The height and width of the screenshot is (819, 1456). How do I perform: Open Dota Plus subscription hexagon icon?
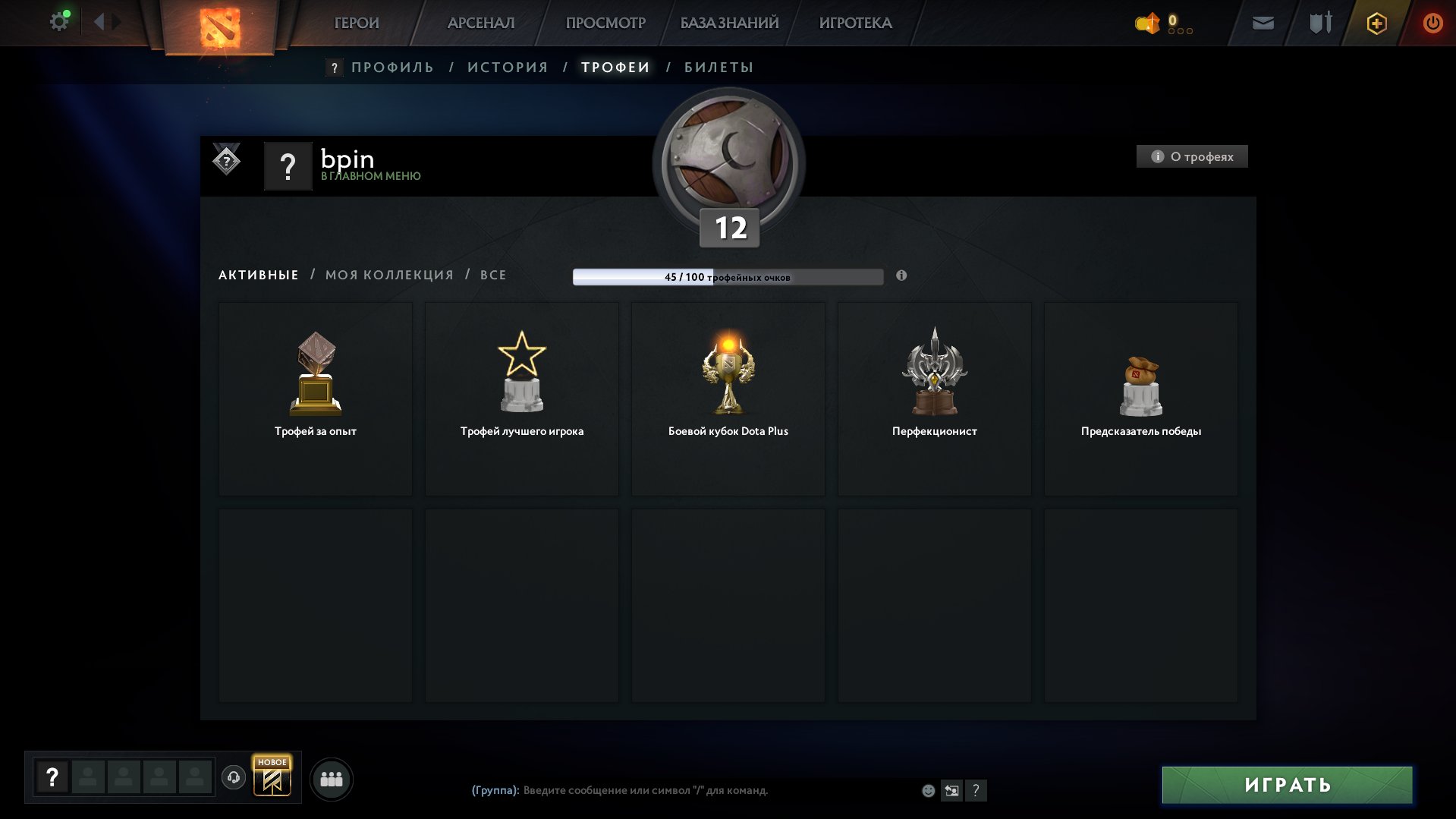click(1376, 24)
